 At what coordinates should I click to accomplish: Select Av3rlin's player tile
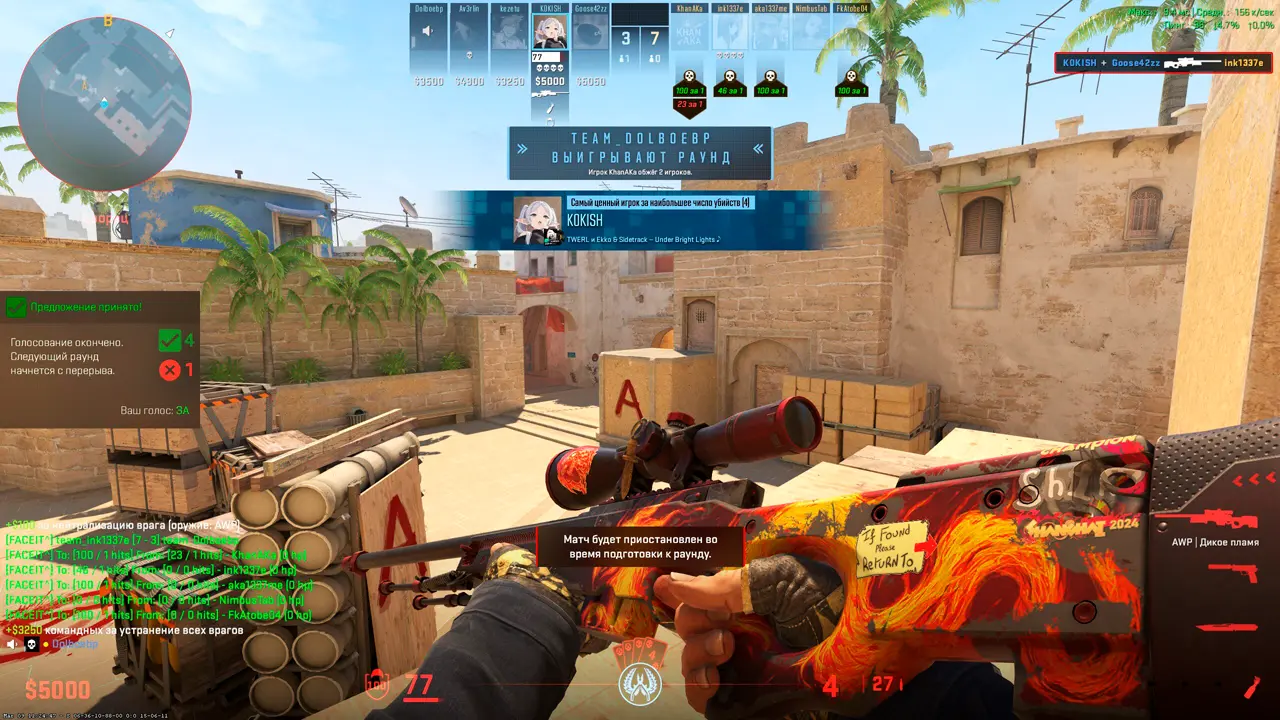pos(469,33)
